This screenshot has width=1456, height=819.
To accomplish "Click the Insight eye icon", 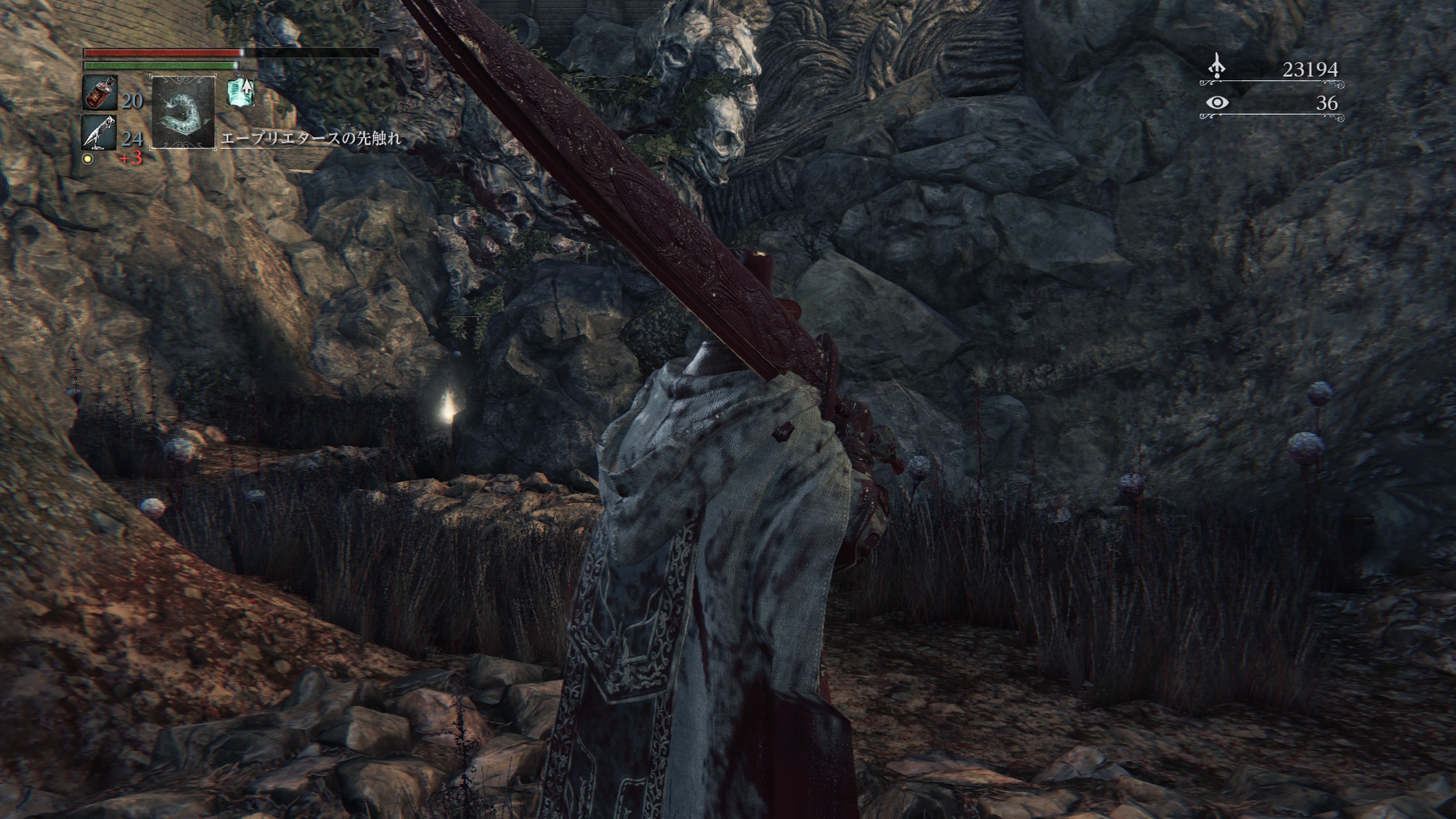I will click(1217, 103).
